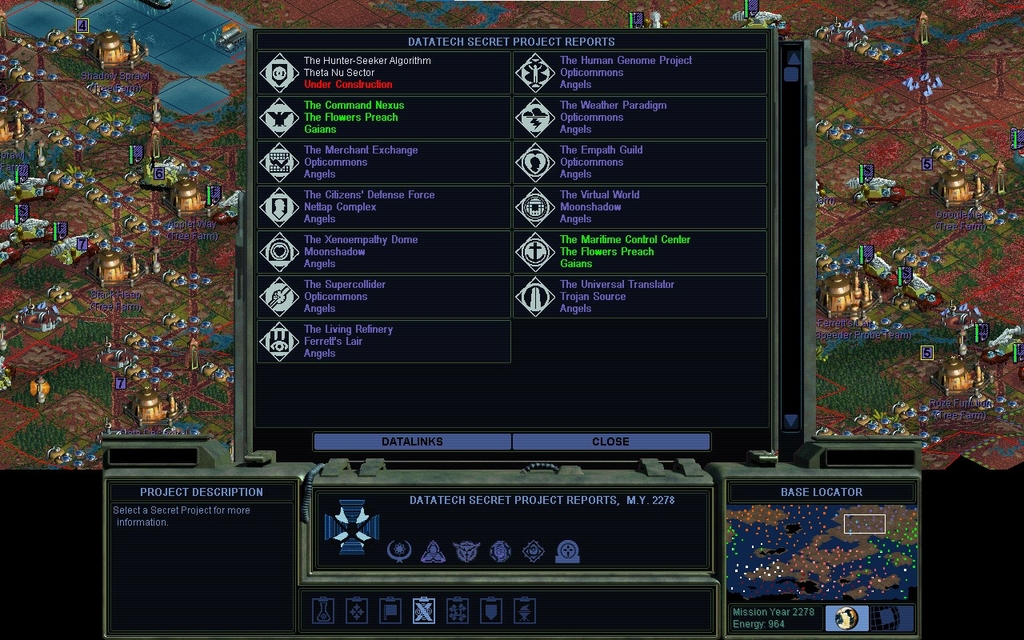Click the selected secret projects clipboard icon
Image resolution: width=1024 pixels, height=640 pixels.
424,610
